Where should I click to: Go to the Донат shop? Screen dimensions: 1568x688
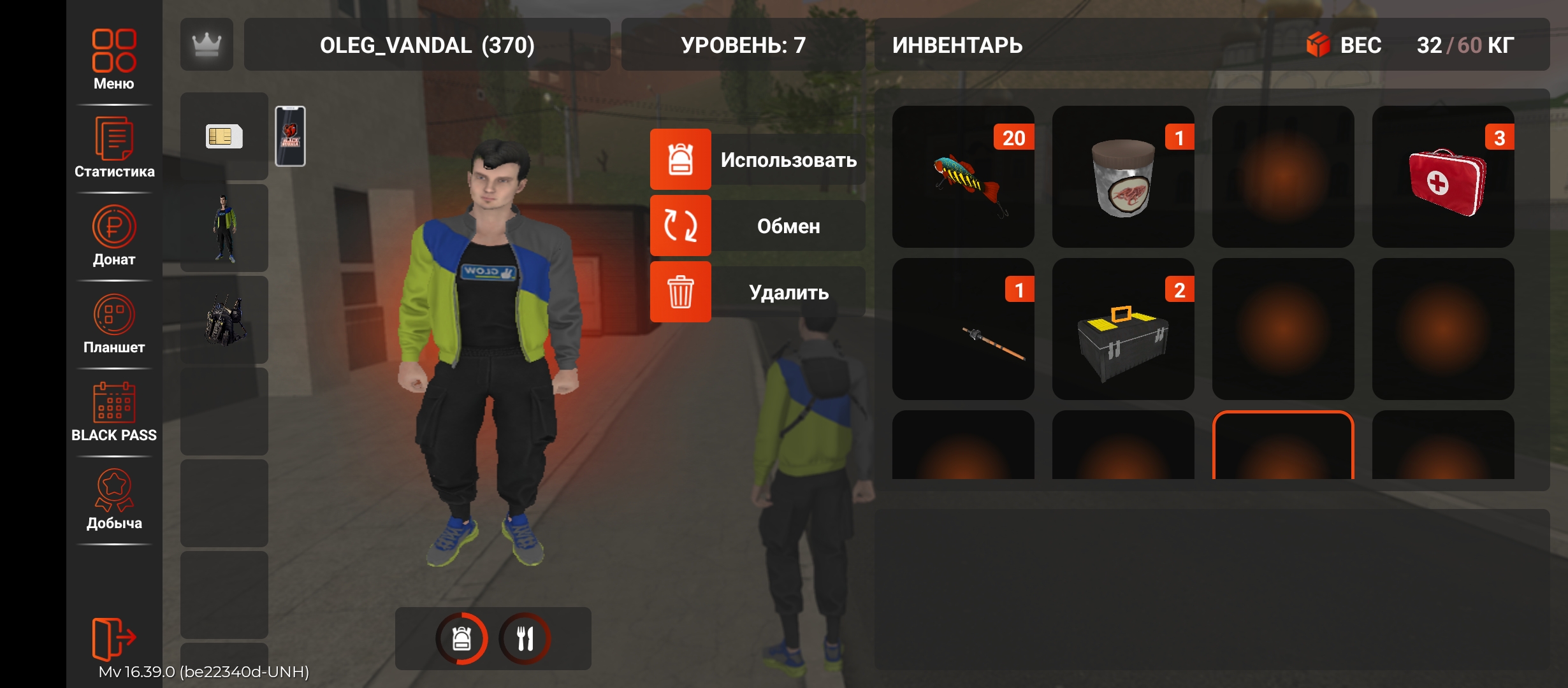coord(114,235)
